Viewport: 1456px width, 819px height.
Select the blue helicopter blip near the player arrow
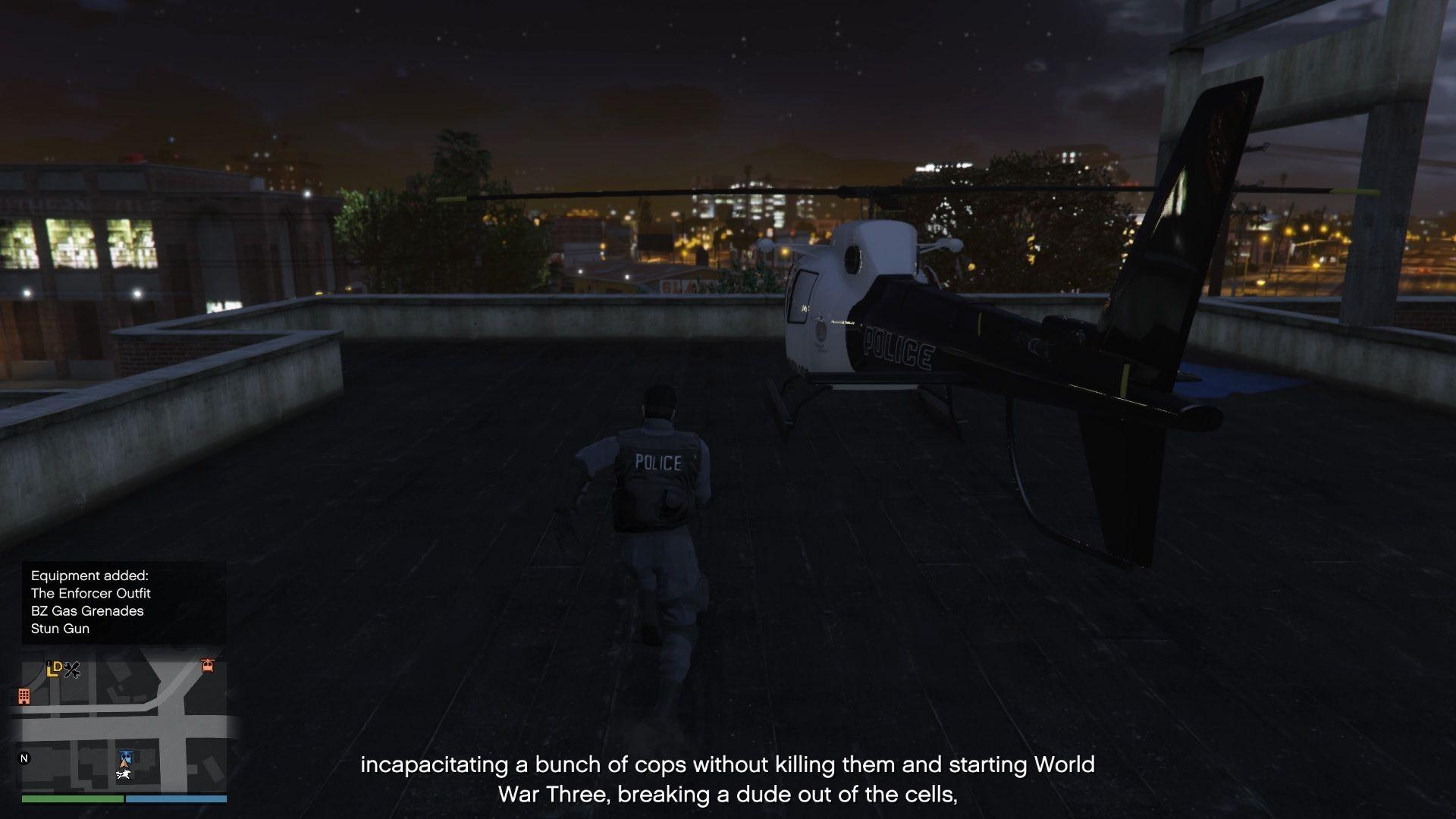[x=126, y=756]
